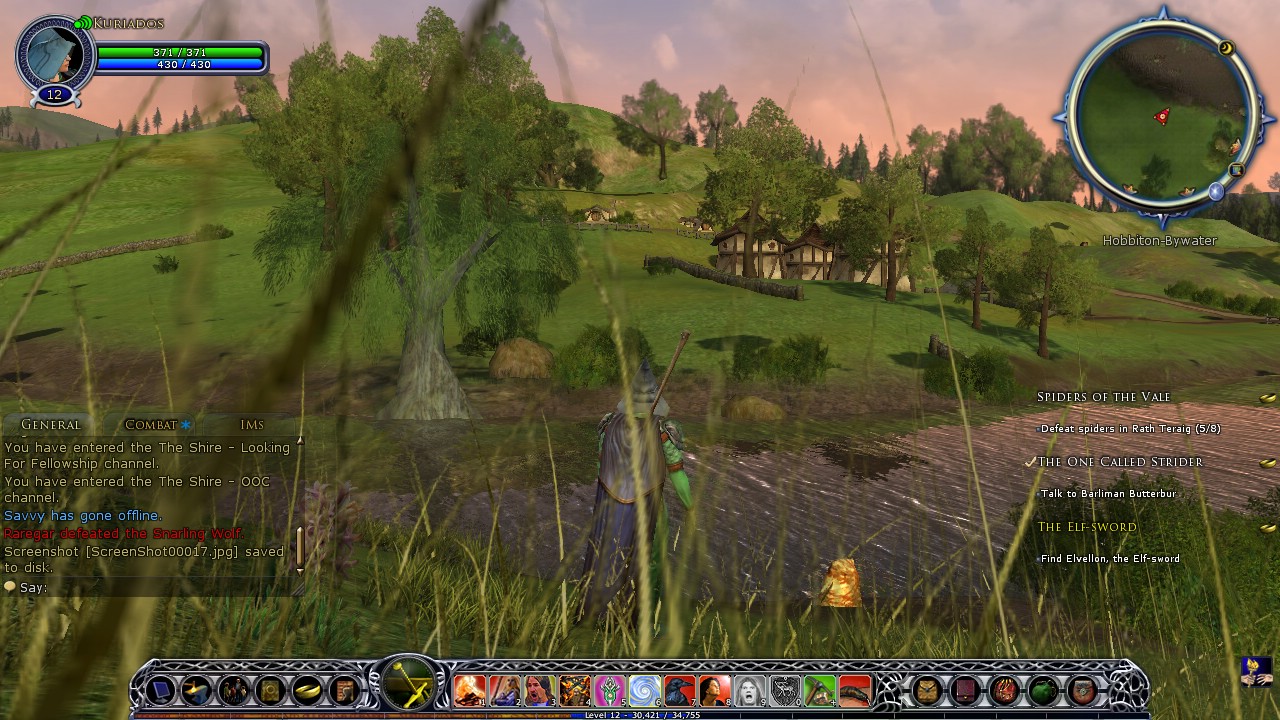Open the computer monitor system menu icon

point(161,690)
